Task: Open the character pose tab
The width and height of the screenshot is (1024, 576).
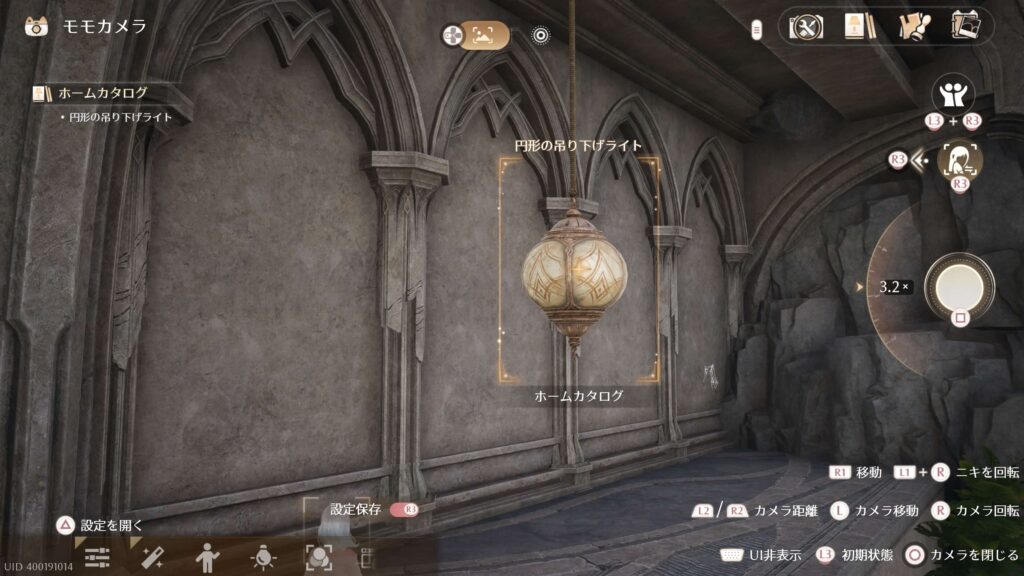Action: 207,558
